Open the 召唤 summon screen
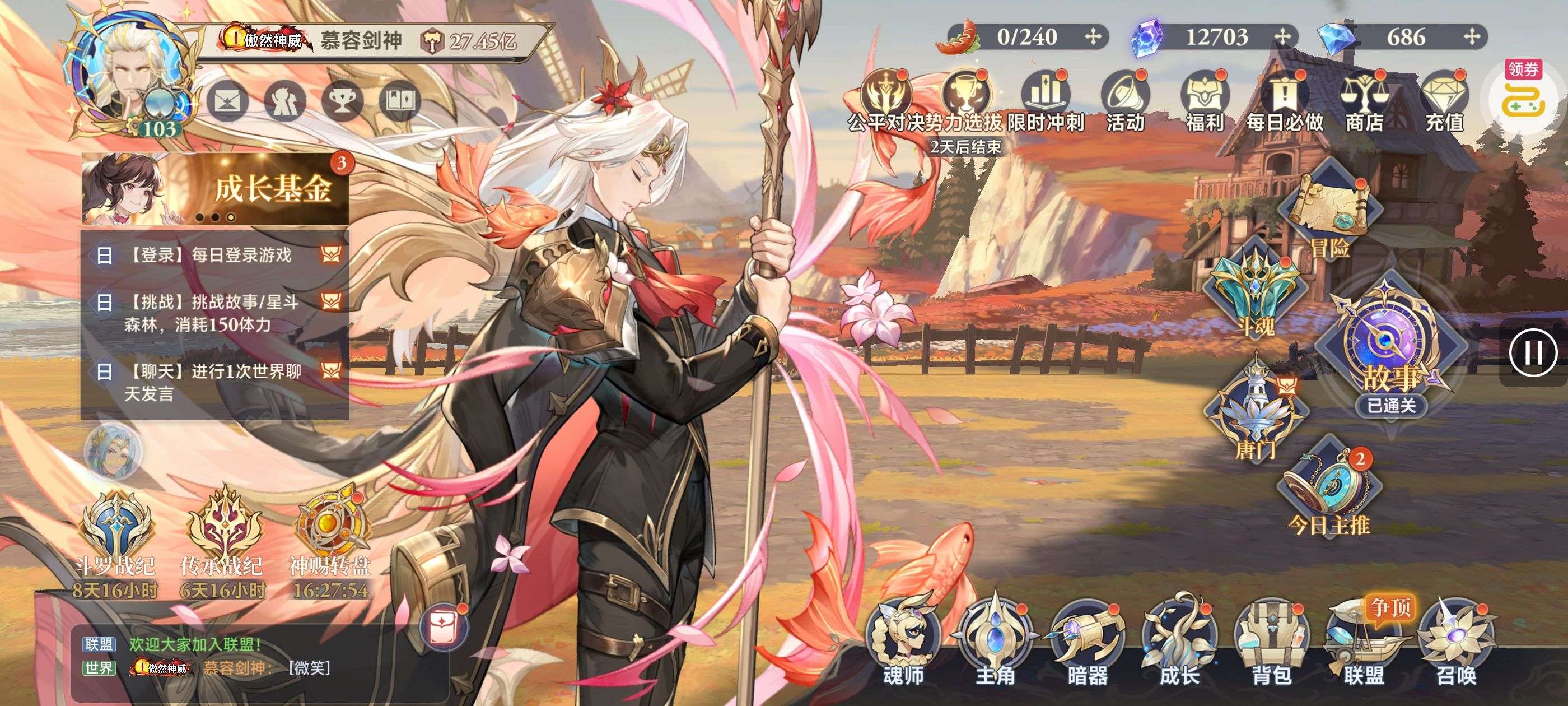 click(1456, 640)
